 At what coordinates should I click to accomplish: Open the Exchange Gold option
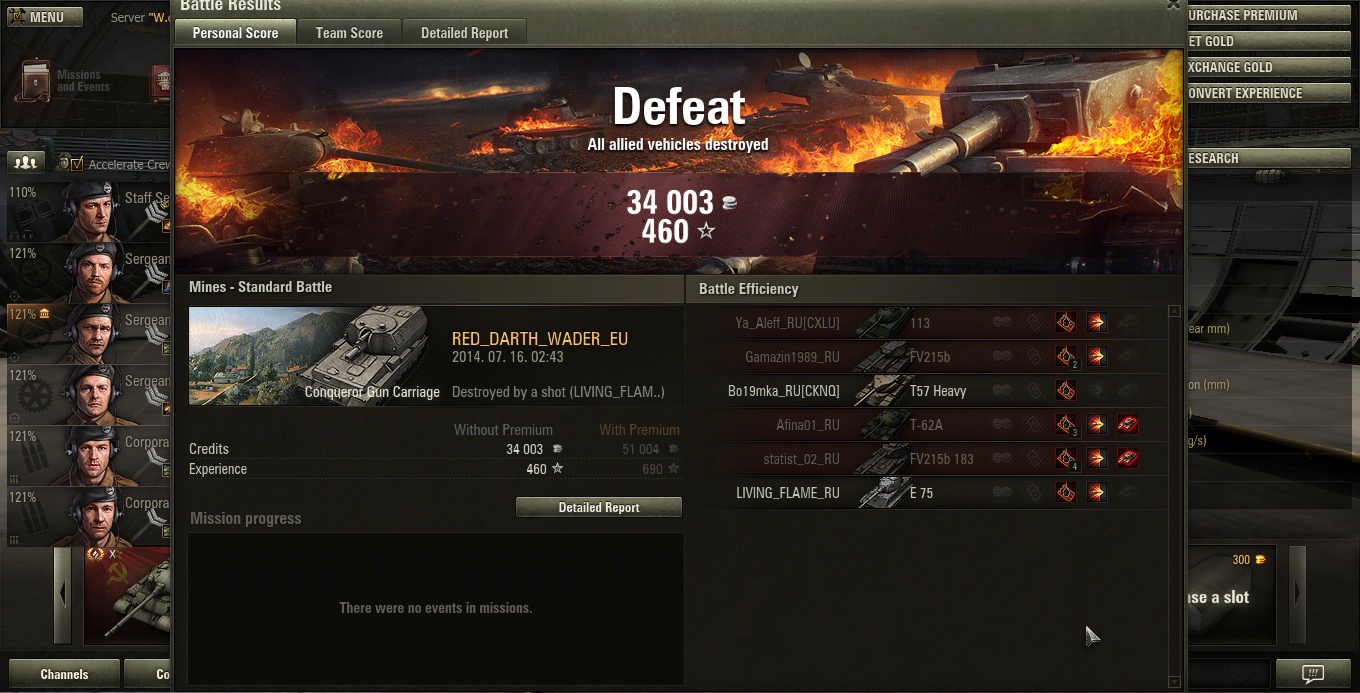[1270, 67]
